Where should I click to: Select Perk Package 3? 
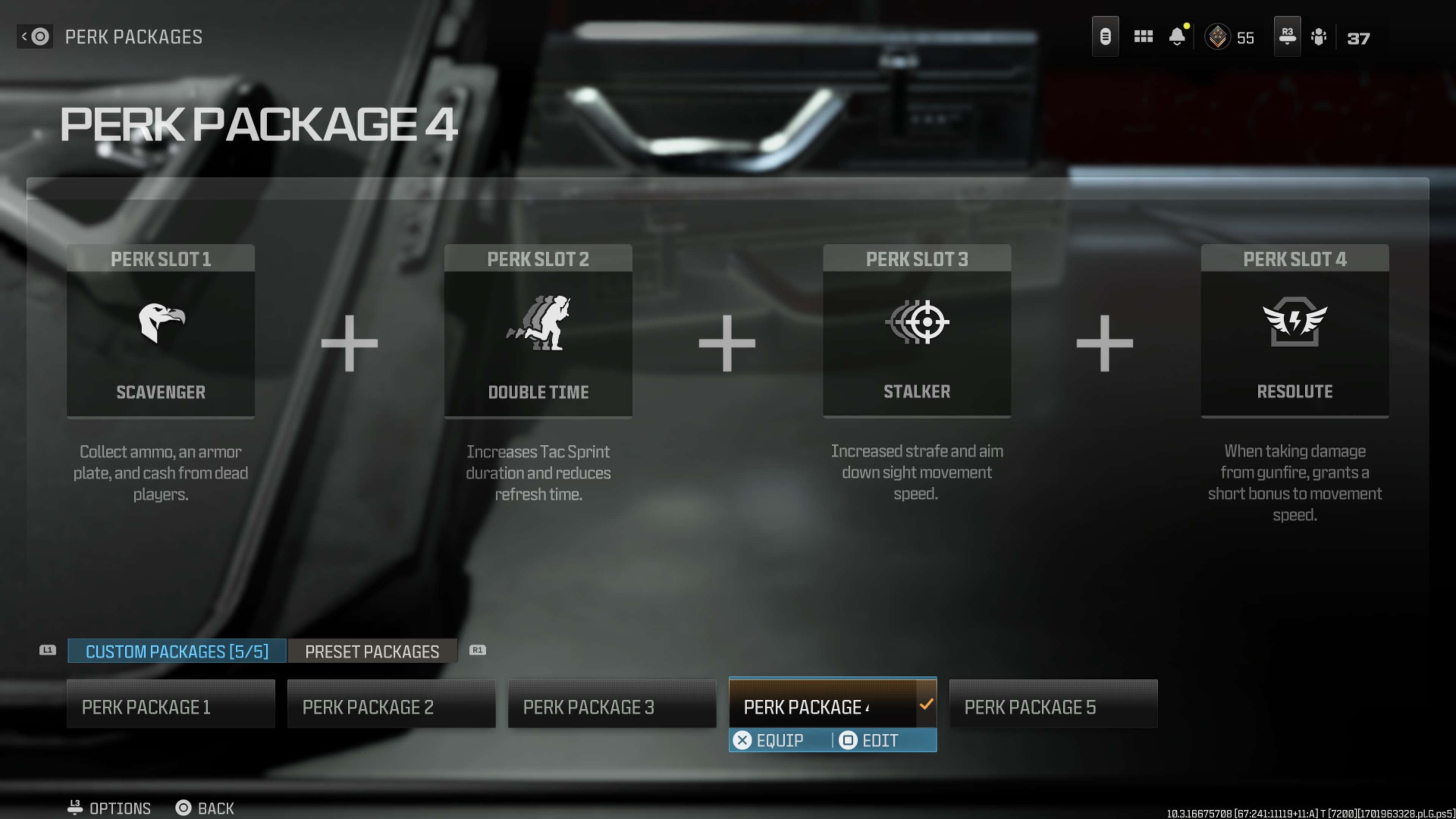(612, 706)
